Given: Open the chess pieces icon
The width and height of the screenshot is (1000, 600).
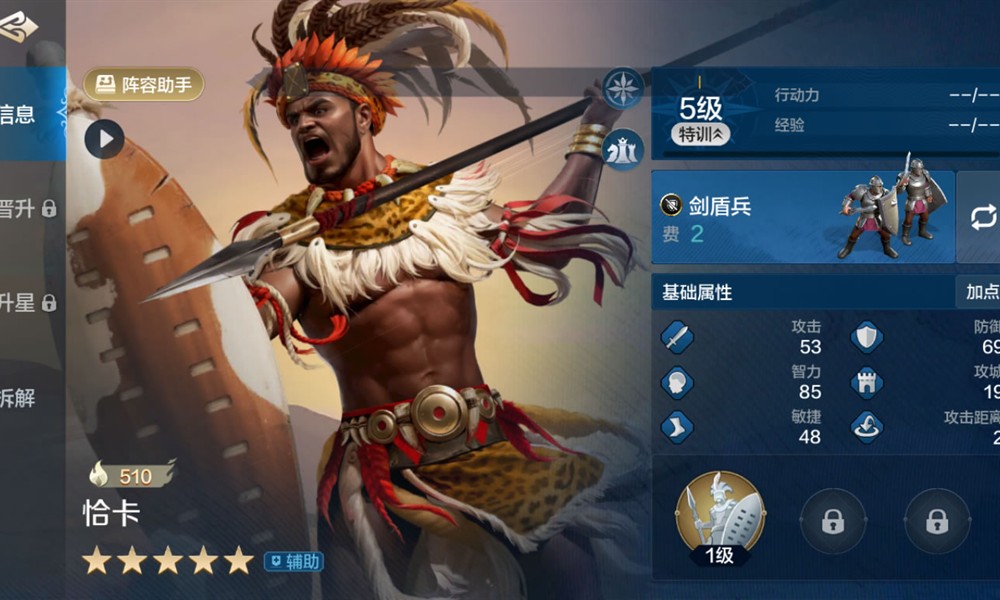Looking at the screenshot, I should [x=623, y=149].
